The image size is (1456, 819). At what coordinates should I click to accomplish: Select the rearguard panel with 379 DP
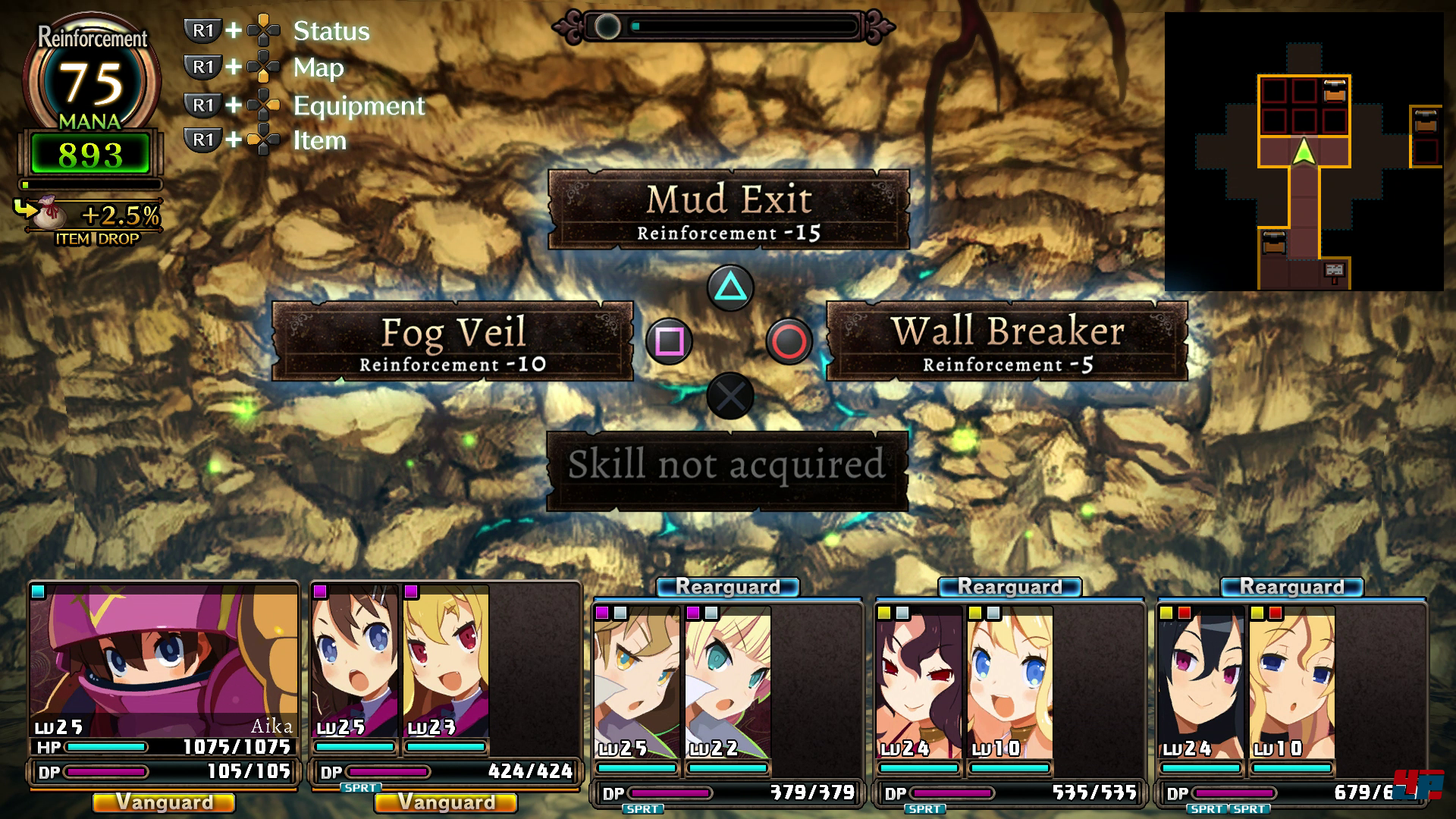[726, 698]
